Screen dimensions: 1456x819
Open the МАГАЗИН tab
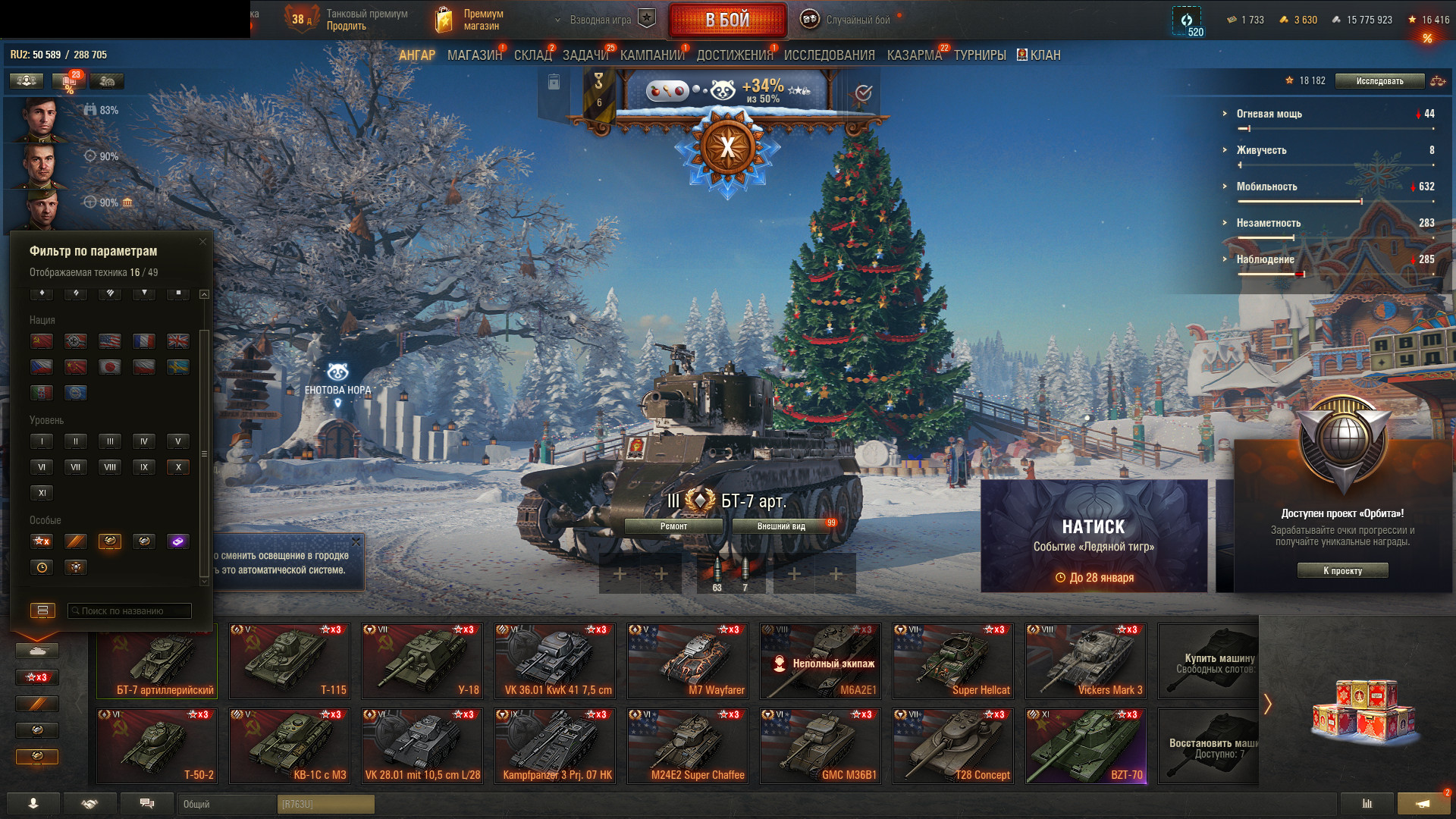[475, 55]
